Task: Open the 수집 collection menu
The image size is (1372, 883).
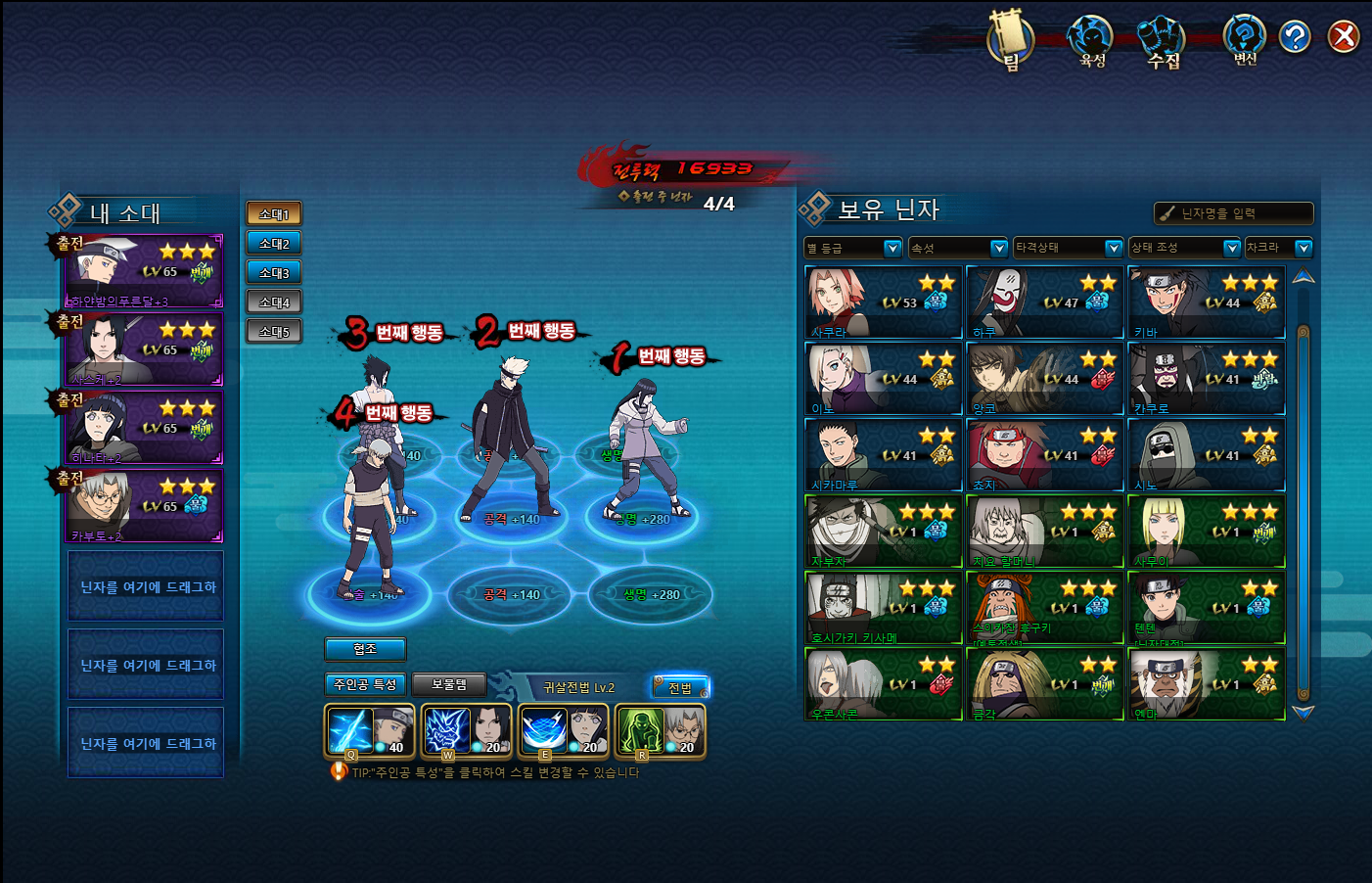Action: (1163, 41)
